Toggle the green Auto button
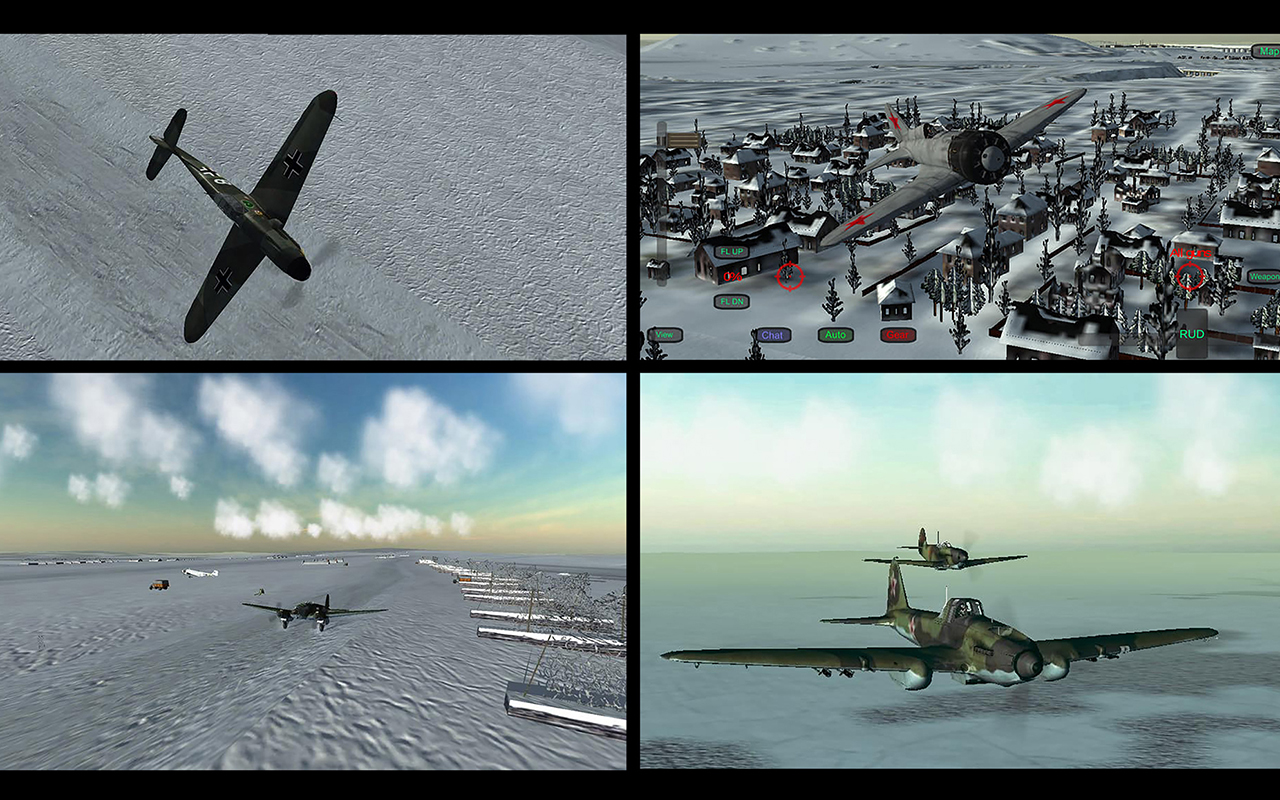1280x800 pixels. (x=835, y=335)
